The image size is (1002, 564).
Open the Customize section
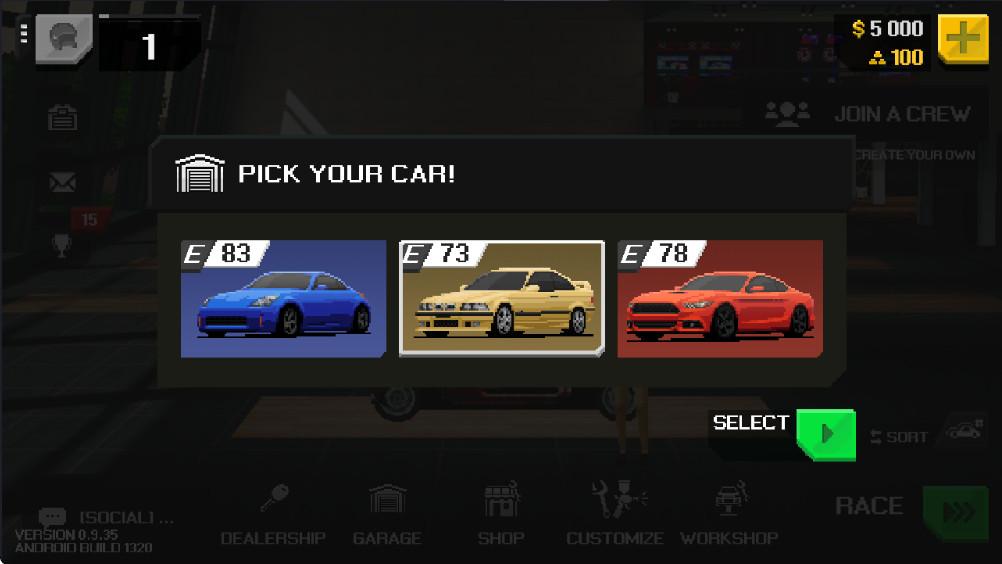click(615, 515)
